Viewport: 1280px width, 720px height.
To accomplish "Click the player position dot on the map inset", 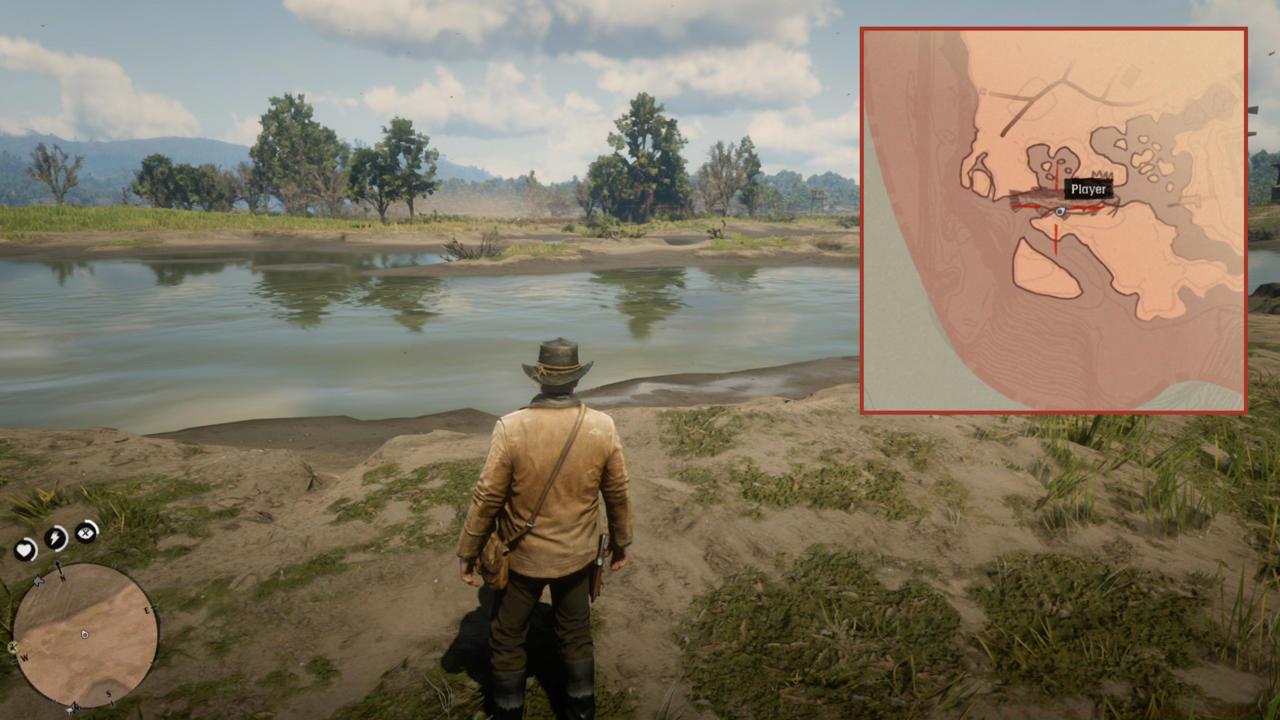I will 1060,211.
